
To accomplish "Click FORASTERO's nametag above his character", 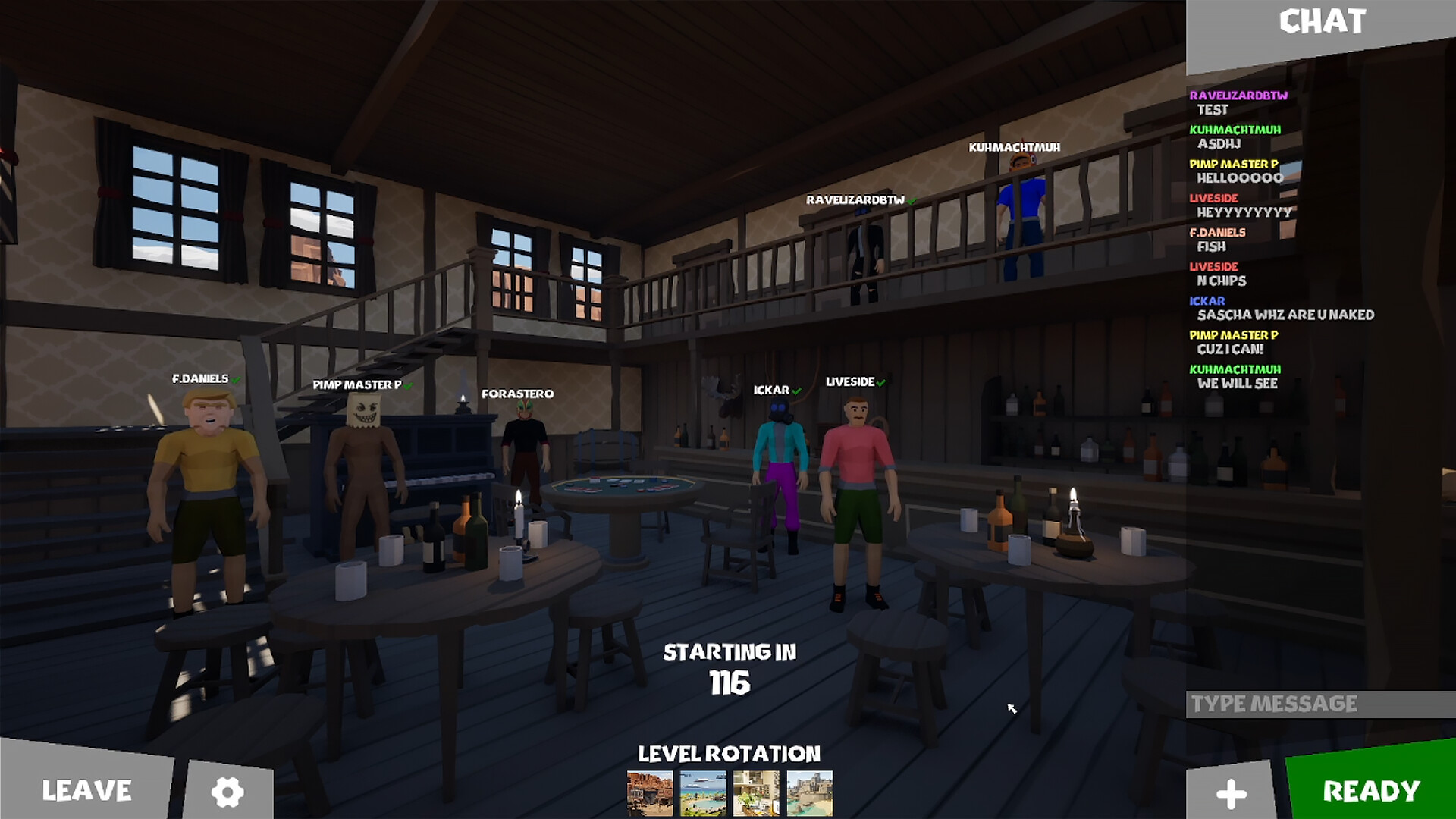I will [519, 393].
